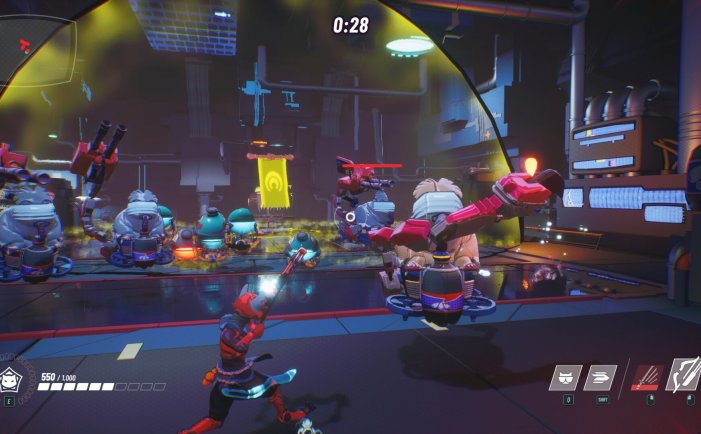Select the red claw slash attack
The image size is (701, 434).
click(x=646, y=378)
